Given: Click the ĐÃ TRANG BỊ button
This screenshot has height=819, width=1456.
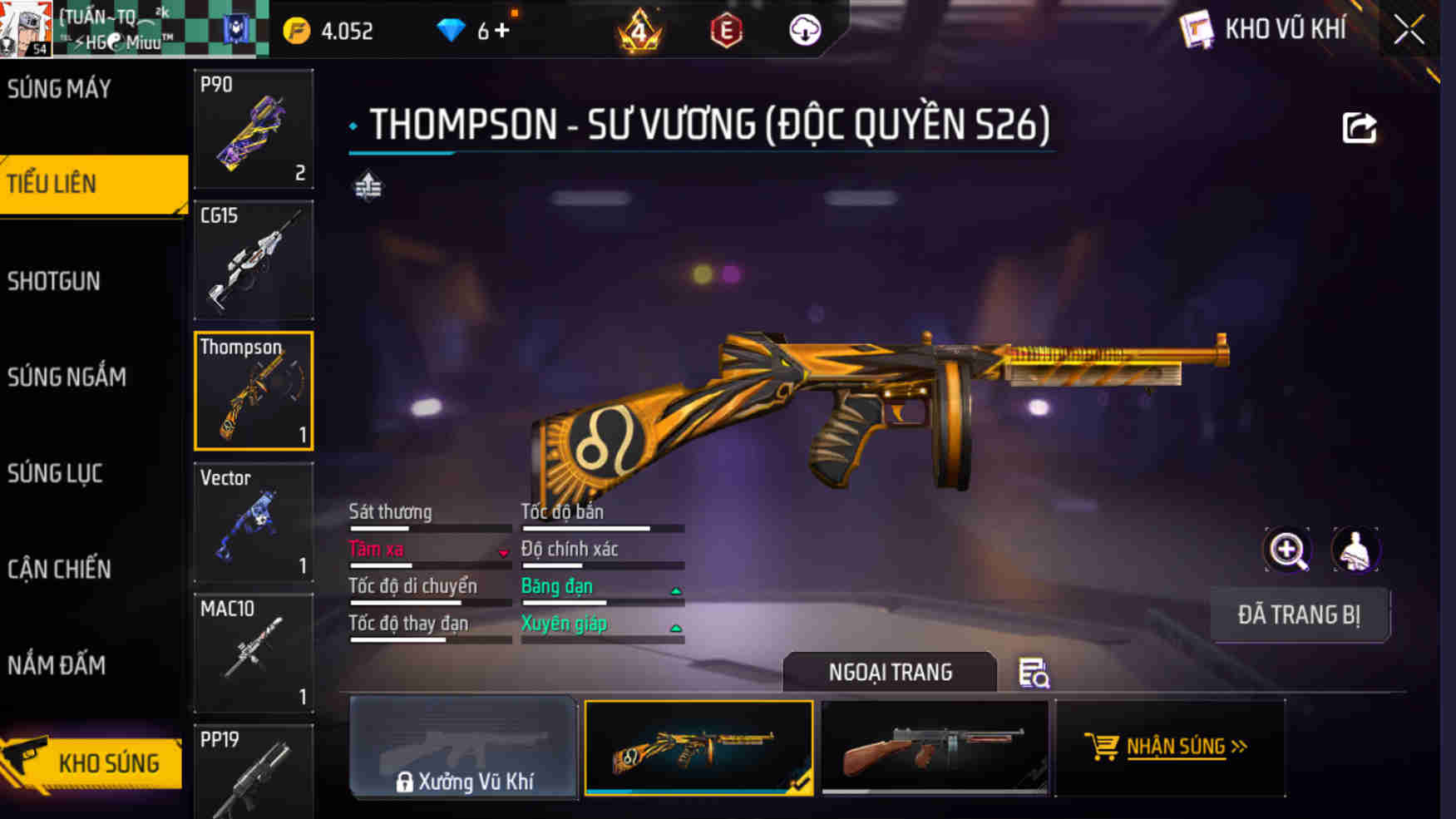Looking at the screenshot, I should point(1300,615).
